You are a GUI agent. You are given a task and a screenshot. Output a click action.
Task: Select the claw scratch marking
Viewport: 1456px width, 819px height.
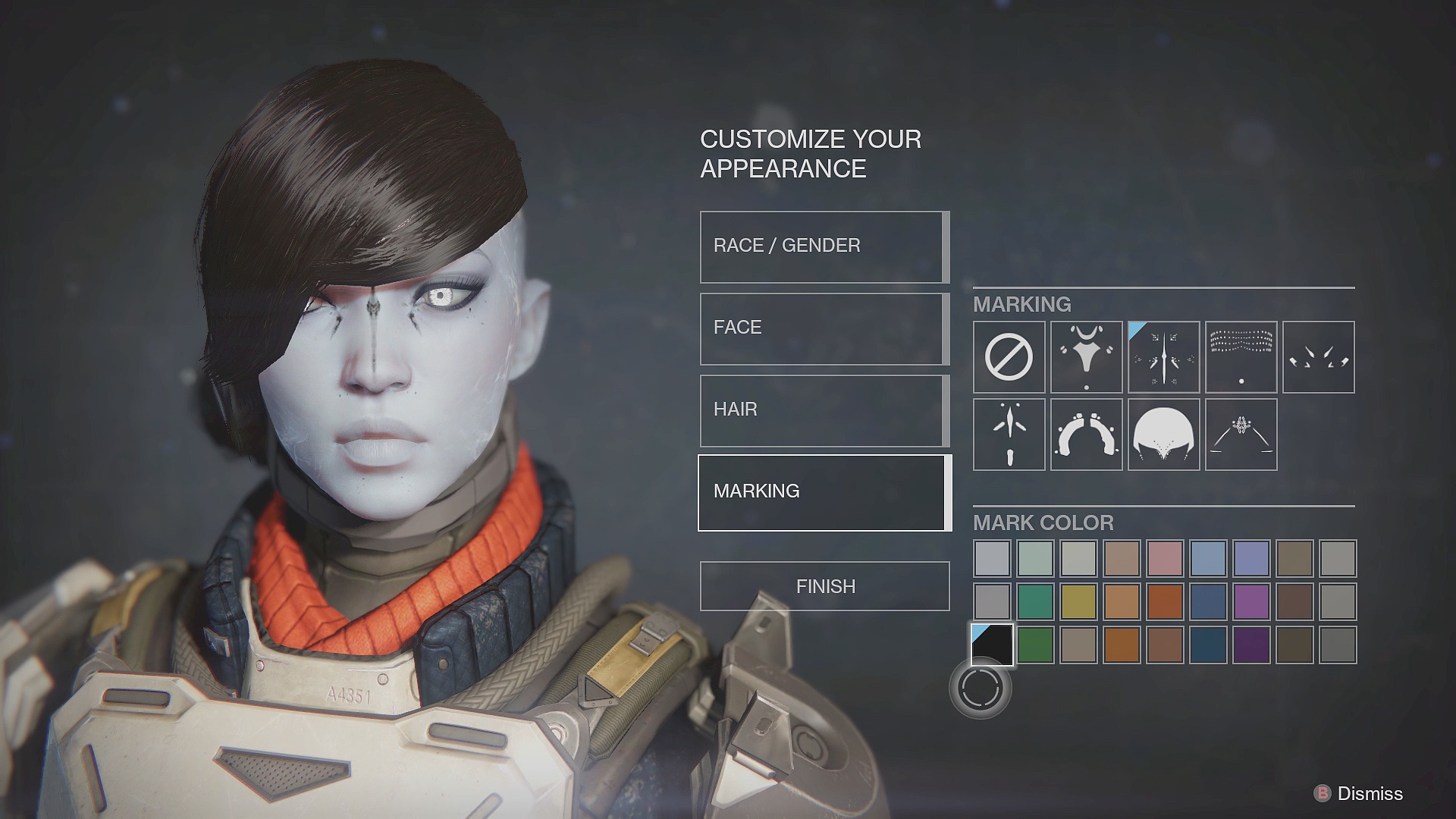1318,356
